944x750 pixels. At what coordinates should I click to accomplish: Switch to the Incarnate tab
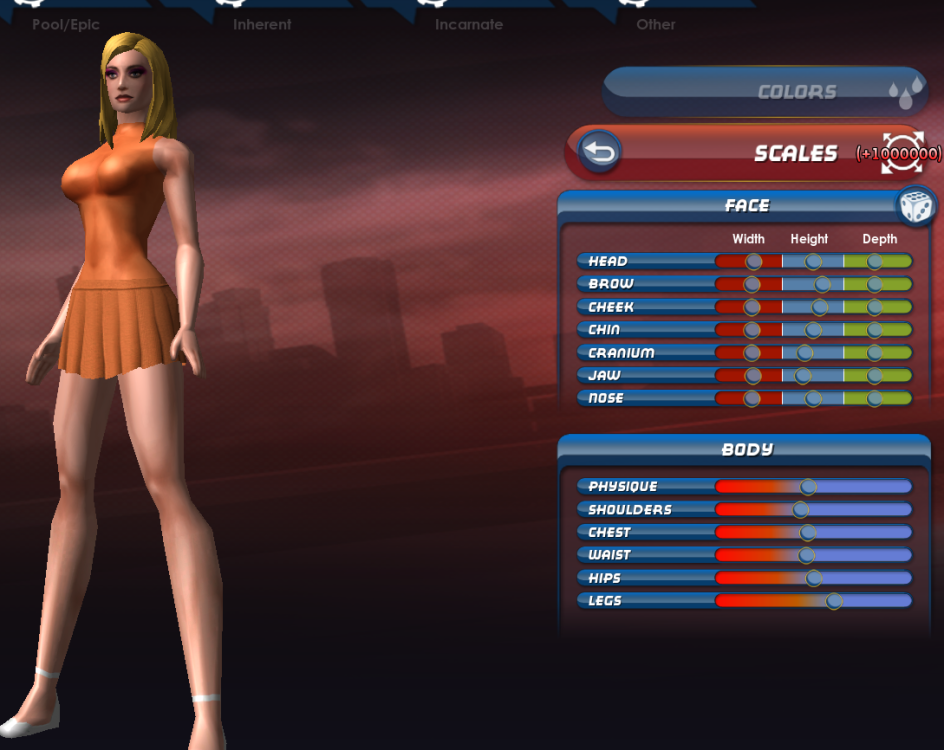[x=468, y=23]
